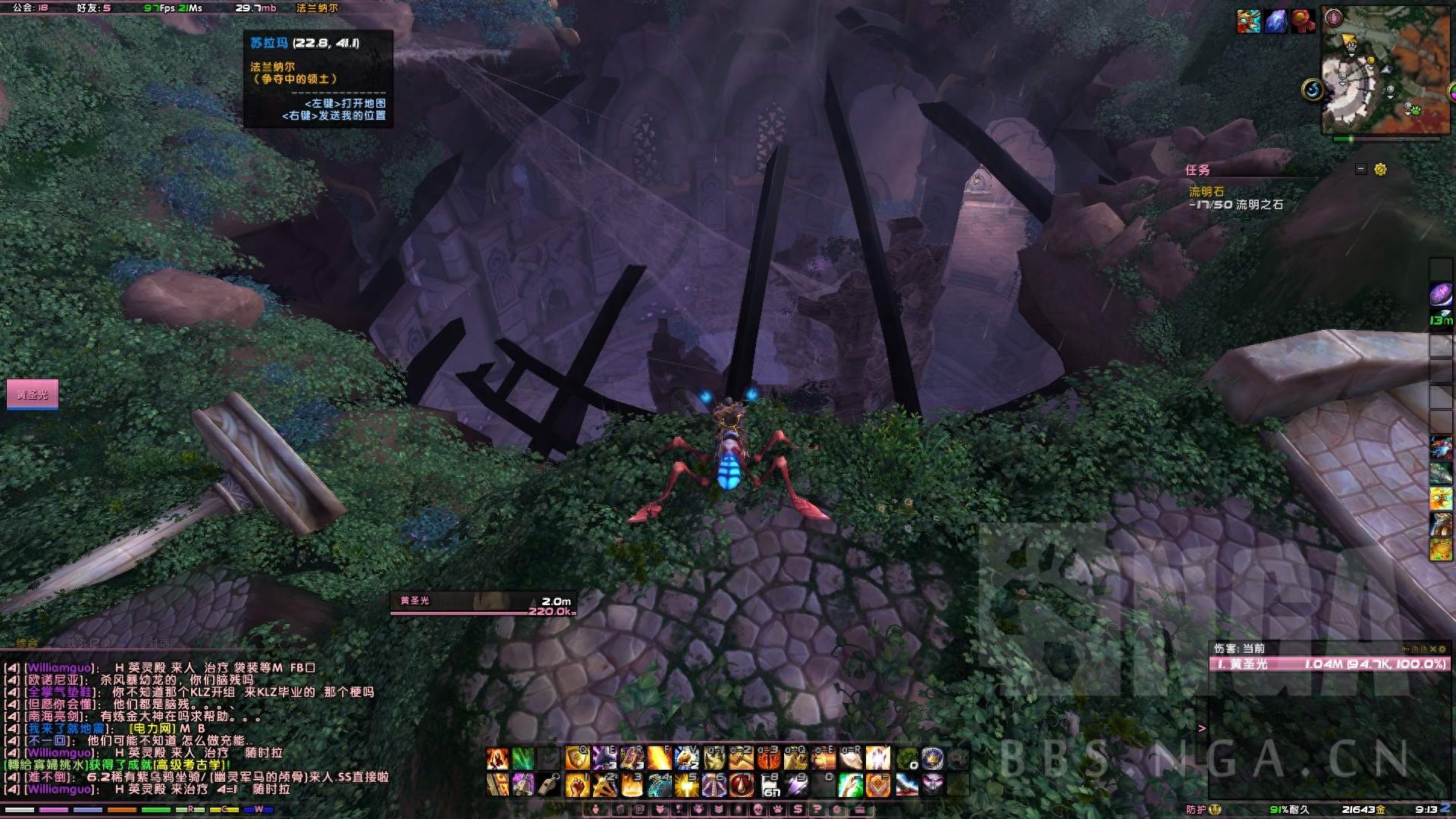Activate the red blood drop ability on key 7
The width and height of the screenshot is (1456, 819).
tap(741, 785)
